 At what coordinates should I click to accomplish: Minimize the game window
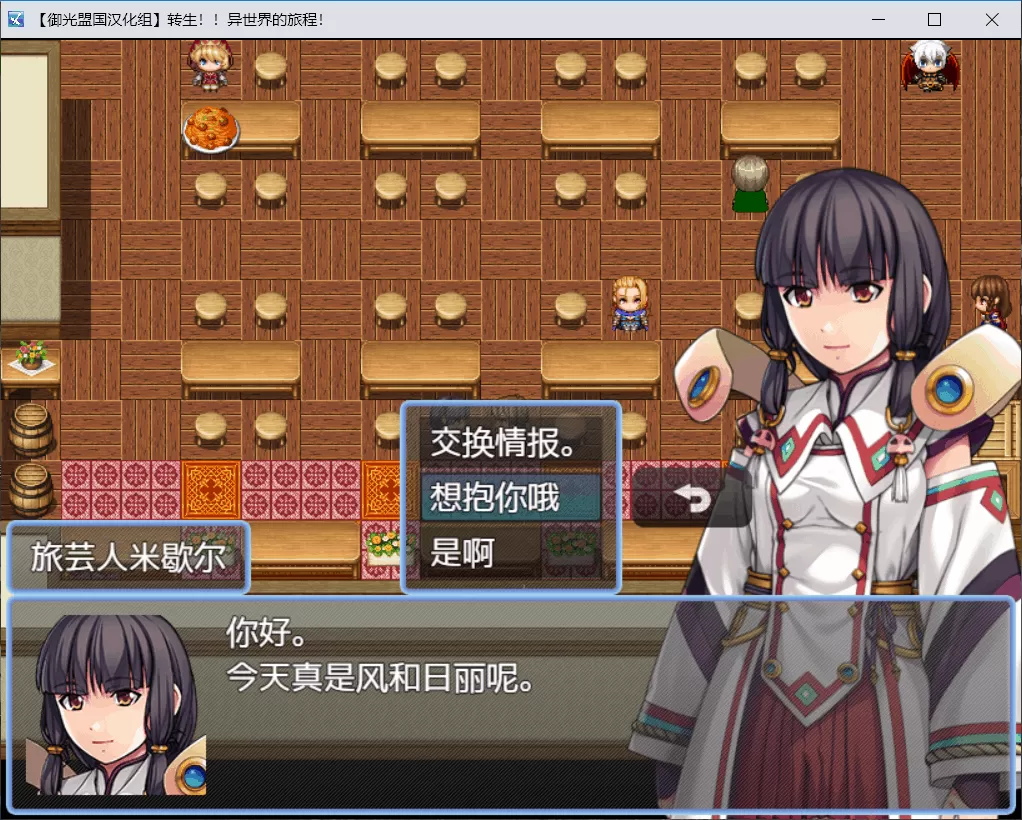[878, 20]
